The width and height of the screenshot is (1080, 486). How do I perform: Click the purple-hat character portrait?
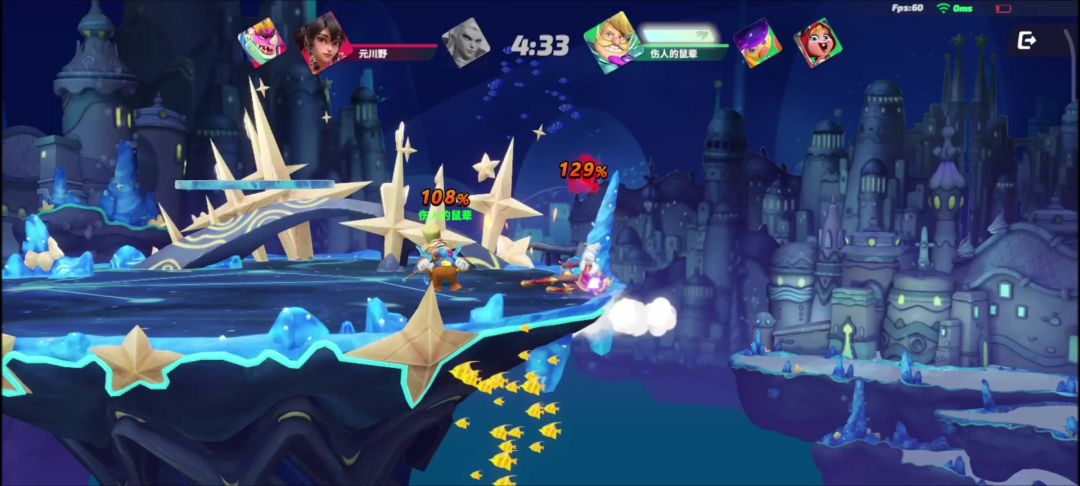pos(757,43)
